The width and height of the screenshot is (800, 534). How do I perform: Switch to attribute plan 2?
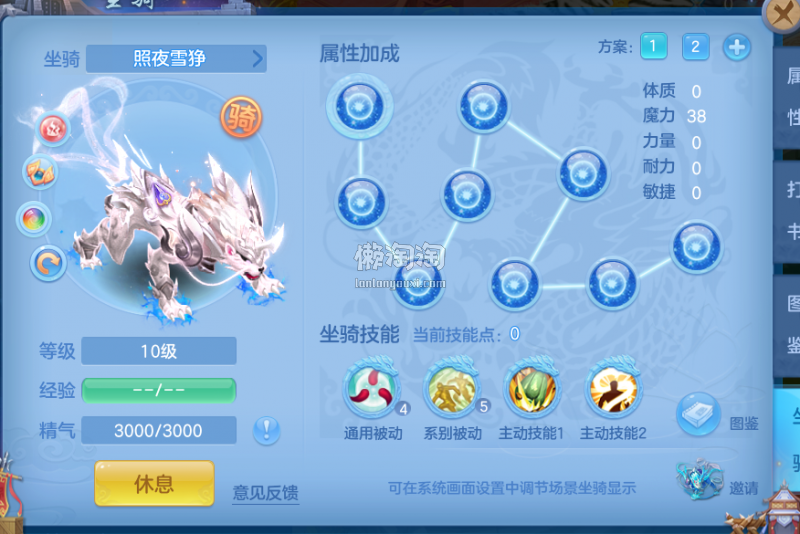point(696,46)
